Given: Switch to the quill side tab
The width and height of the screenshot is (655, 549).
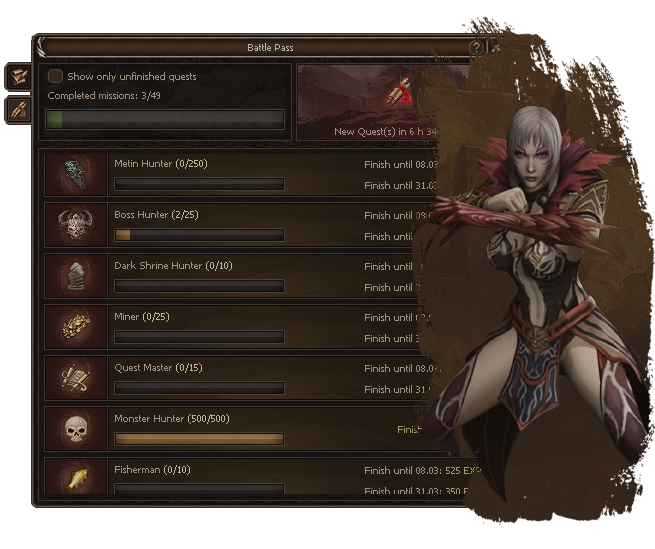Looking at the screenshot, I should [18, 109].
